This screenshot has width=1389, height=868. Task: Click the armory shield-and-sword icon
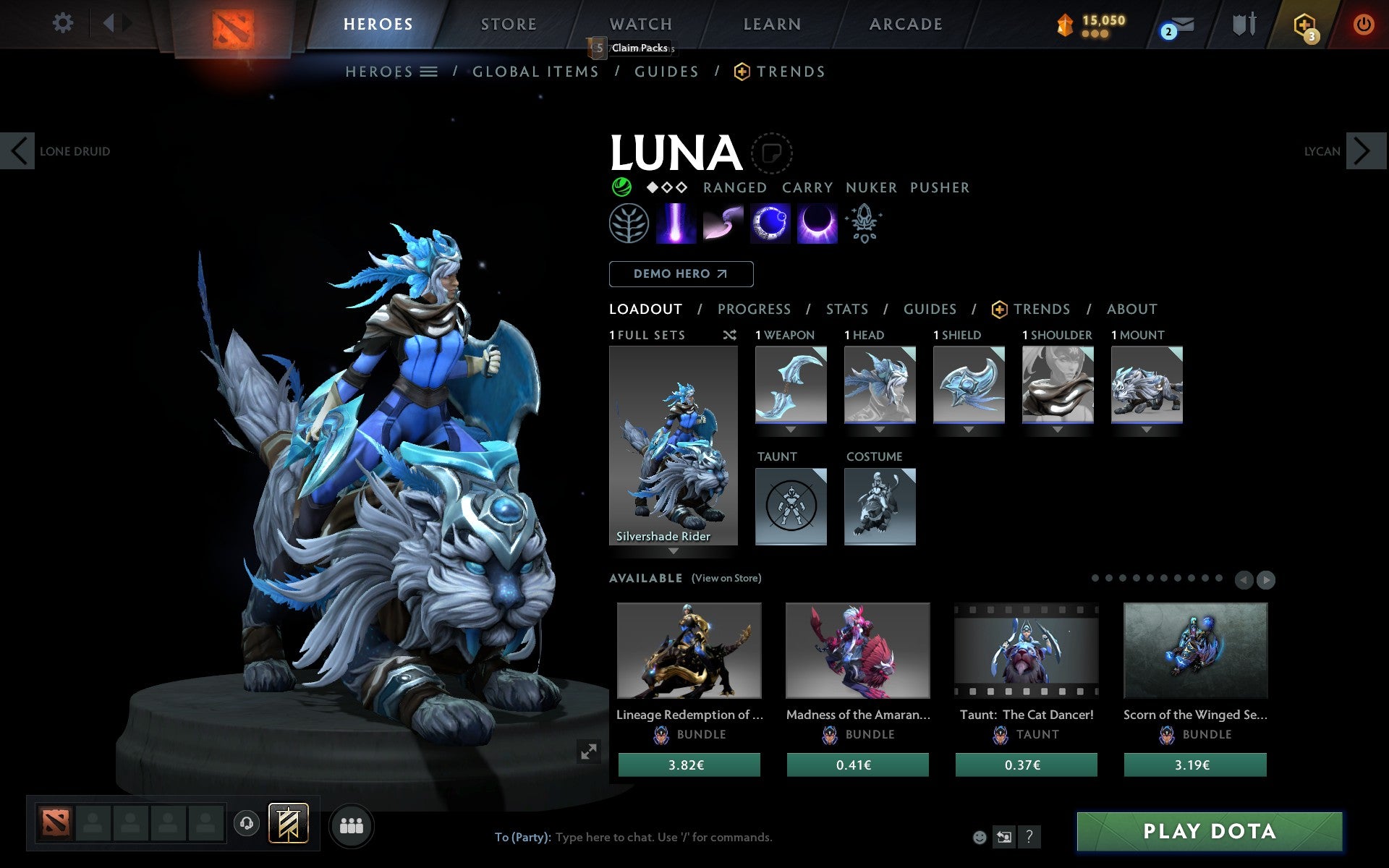tap(1243, 24)
